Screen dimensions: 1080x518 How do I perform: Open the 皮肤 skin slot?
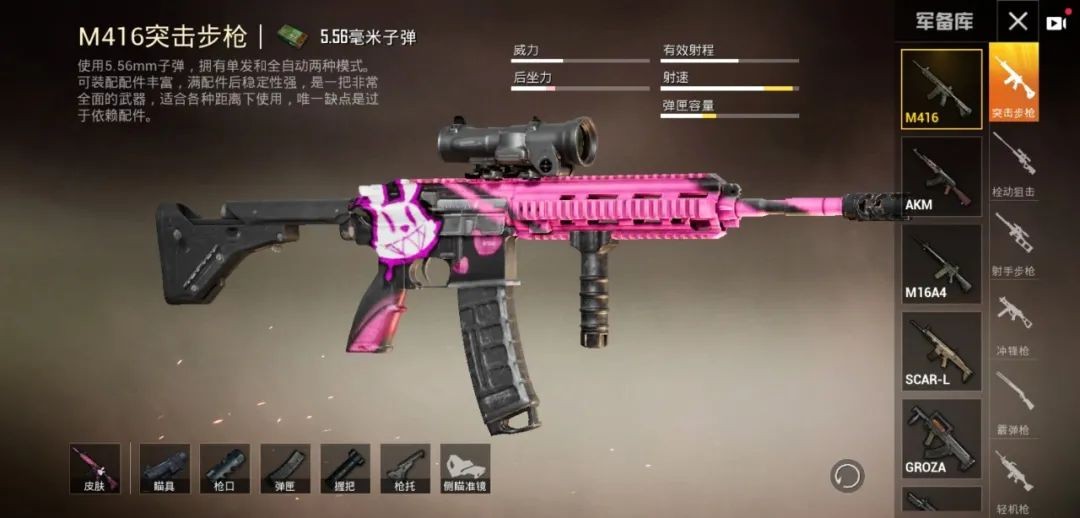[95, 468]
